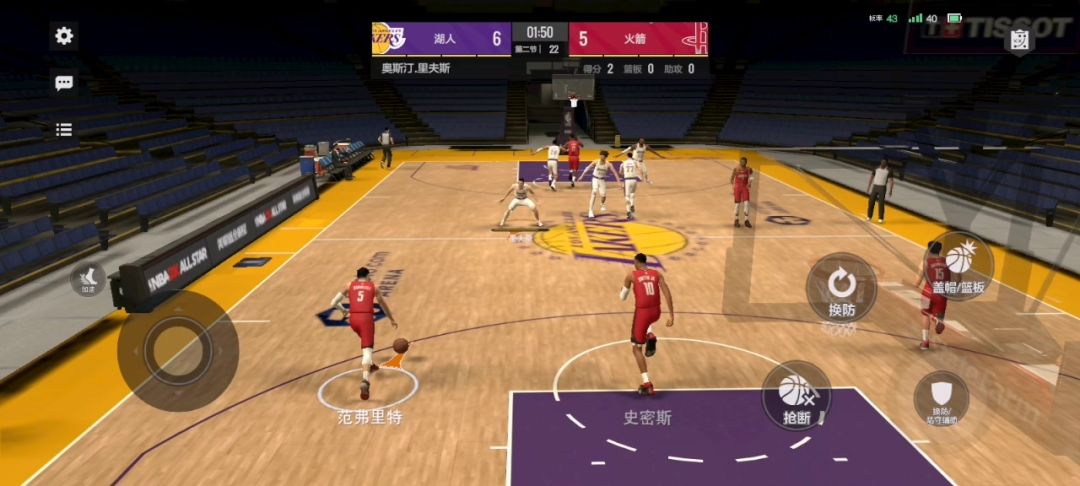Attempt a steal with 抢断 button
The image size is (1080, 486).
point(796,396)
